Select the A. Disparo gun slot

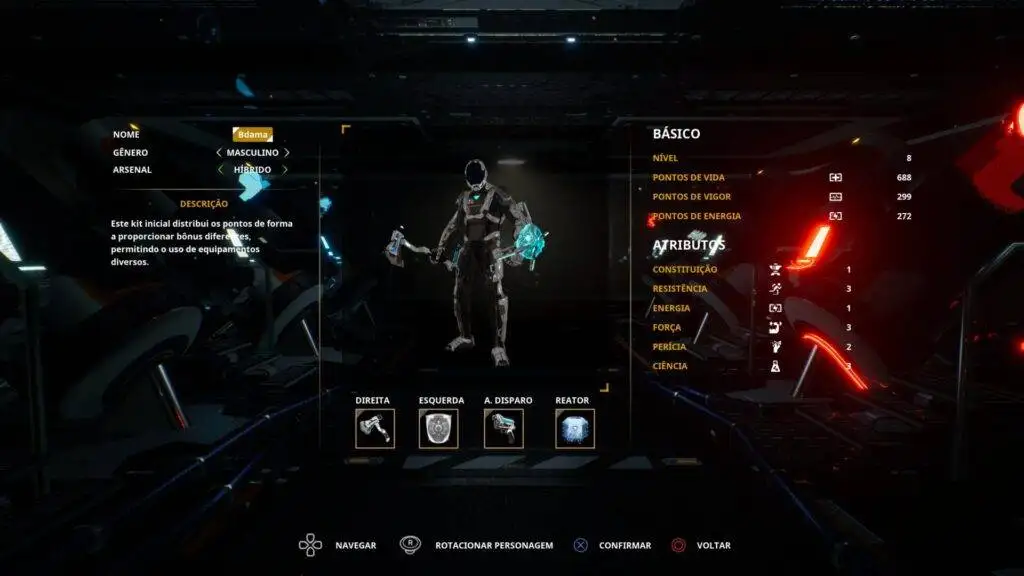[x=503, y=428]
